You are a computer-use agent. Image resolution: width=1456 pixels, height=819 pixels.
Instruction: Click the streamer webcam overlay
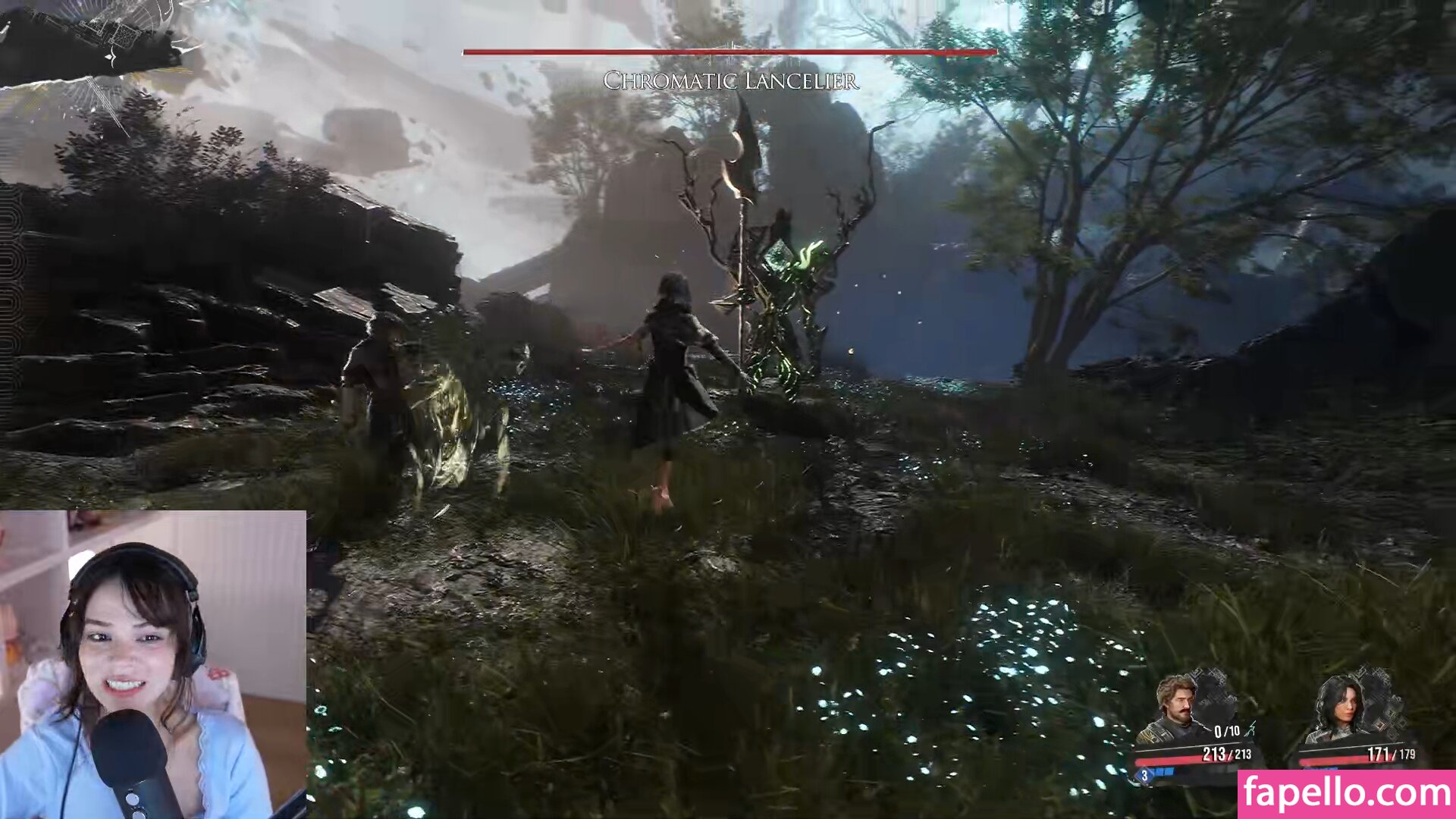pos(152,664)
